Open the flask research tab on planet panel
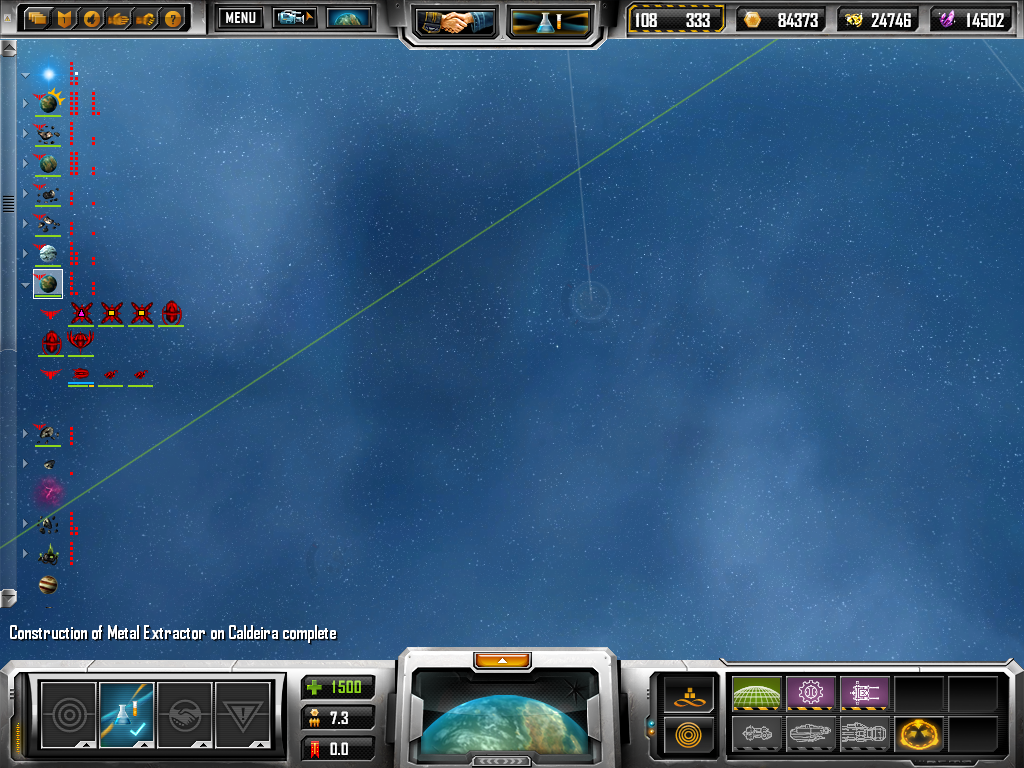Image resolution: width=1024 pixels, height=768 pixels. click(127, 712)
